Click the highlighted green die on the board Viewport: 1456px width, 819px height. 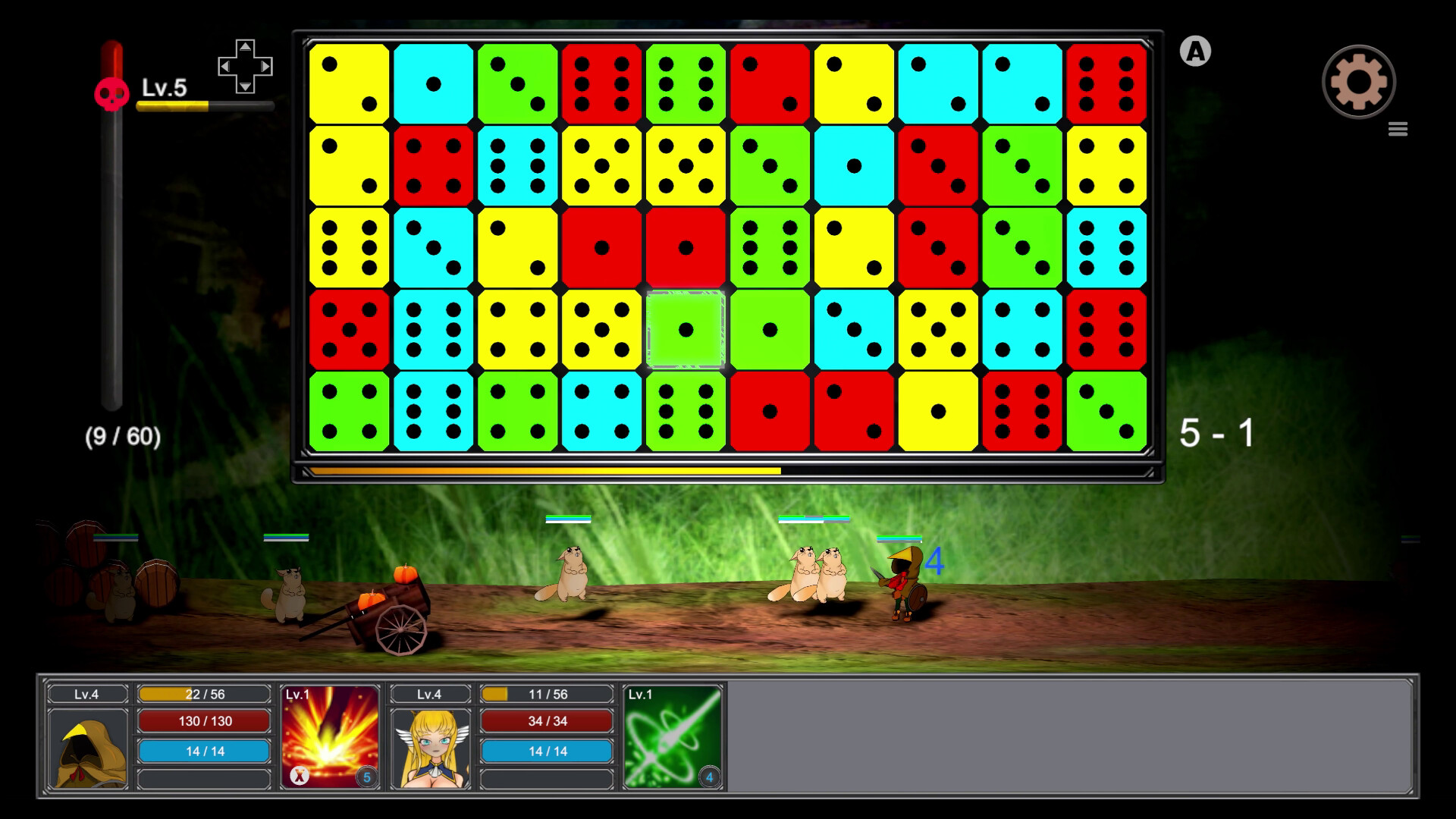(685, 329)
